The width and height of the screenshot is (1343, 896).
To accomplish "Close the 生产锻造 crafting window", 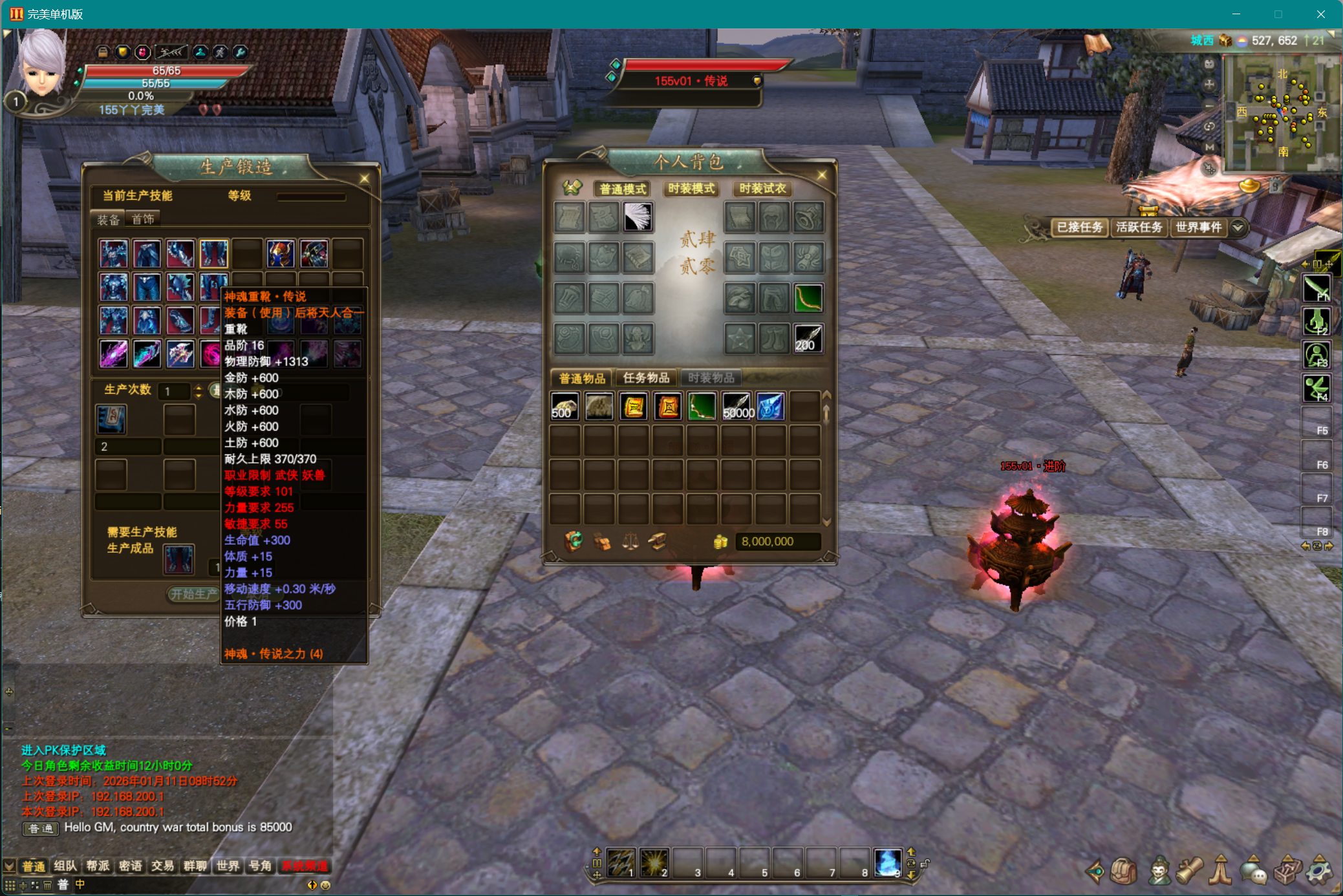I will pyautogui.click(x=364, y=178).
